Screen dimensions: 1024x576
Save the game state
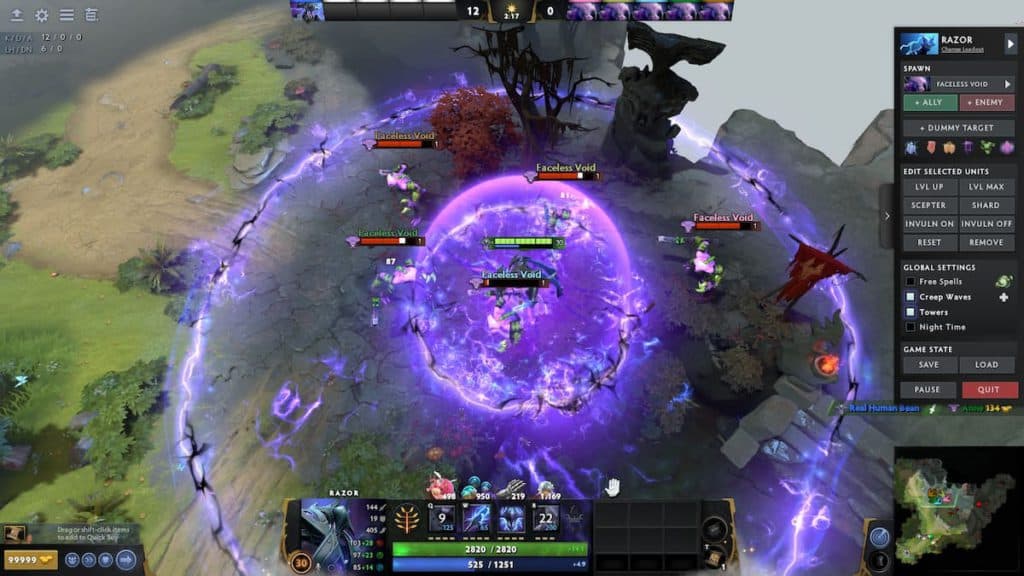930,365
